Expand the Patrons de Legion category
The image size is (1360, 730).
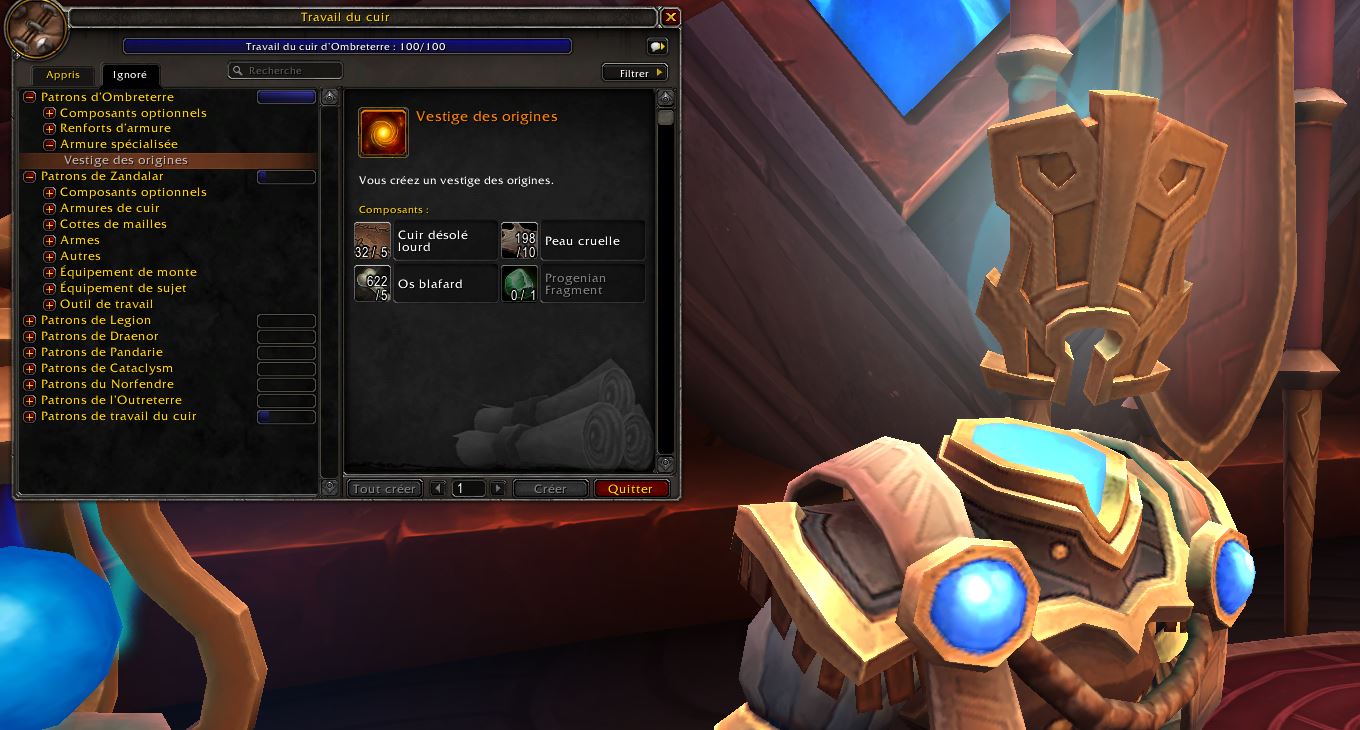tap(30, 321)
